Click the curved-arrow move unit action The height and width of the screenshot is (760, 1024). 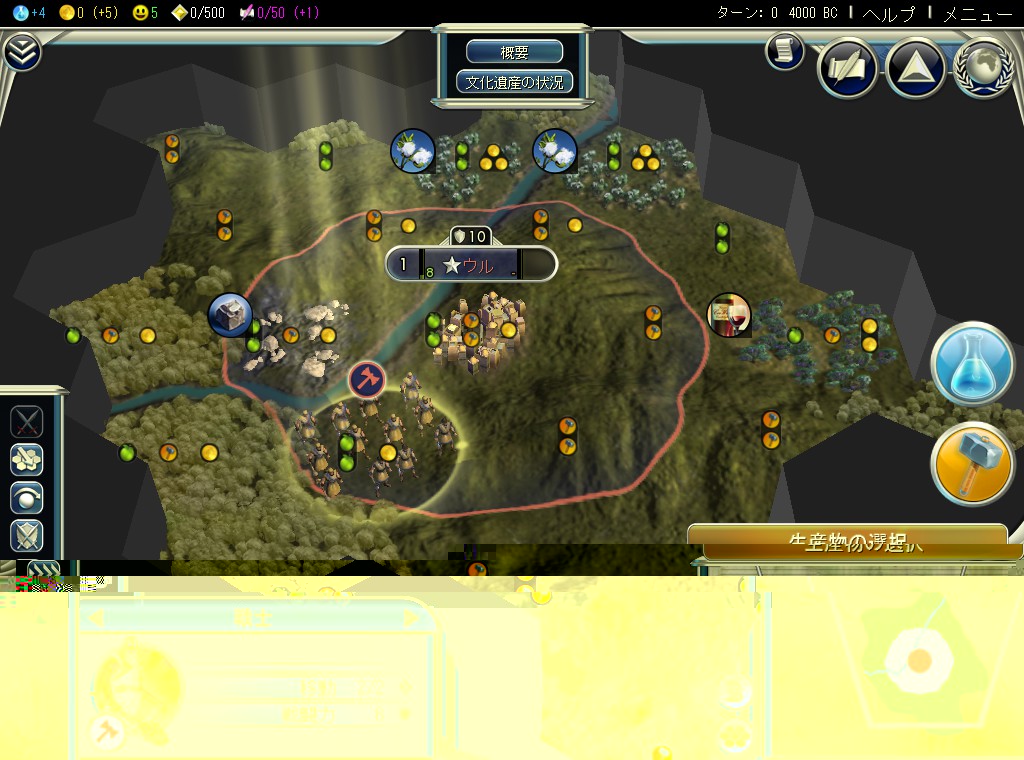coord(27,497)
